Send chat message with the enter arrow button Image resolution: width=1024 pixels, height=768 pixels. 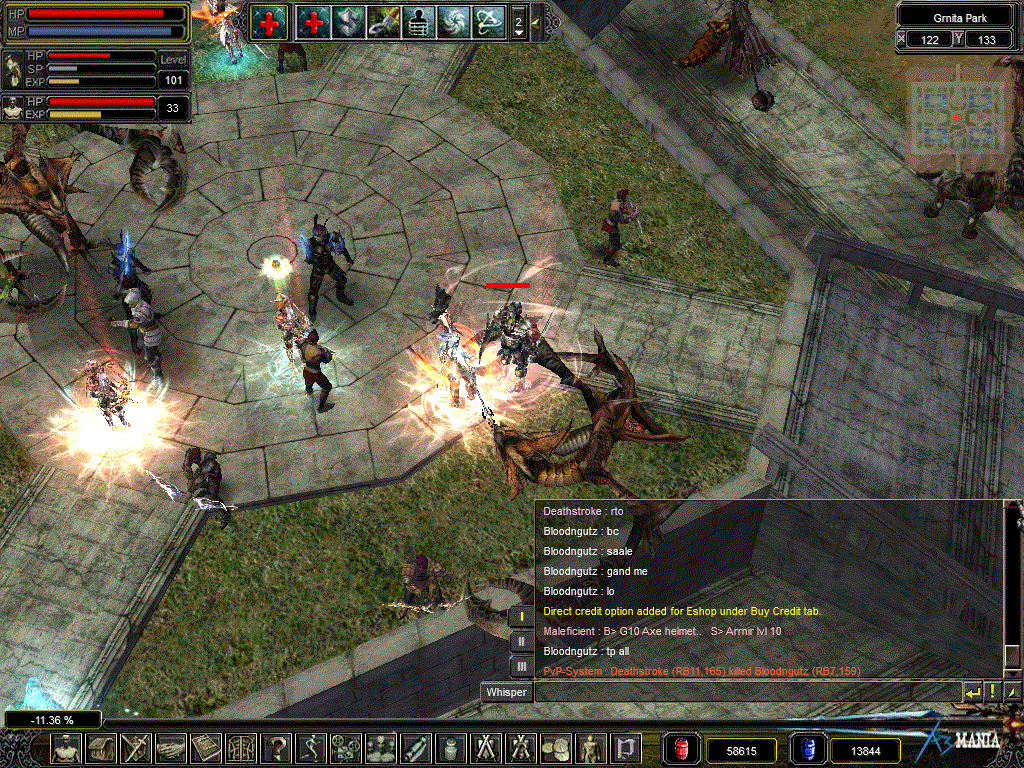click(972, 692)
